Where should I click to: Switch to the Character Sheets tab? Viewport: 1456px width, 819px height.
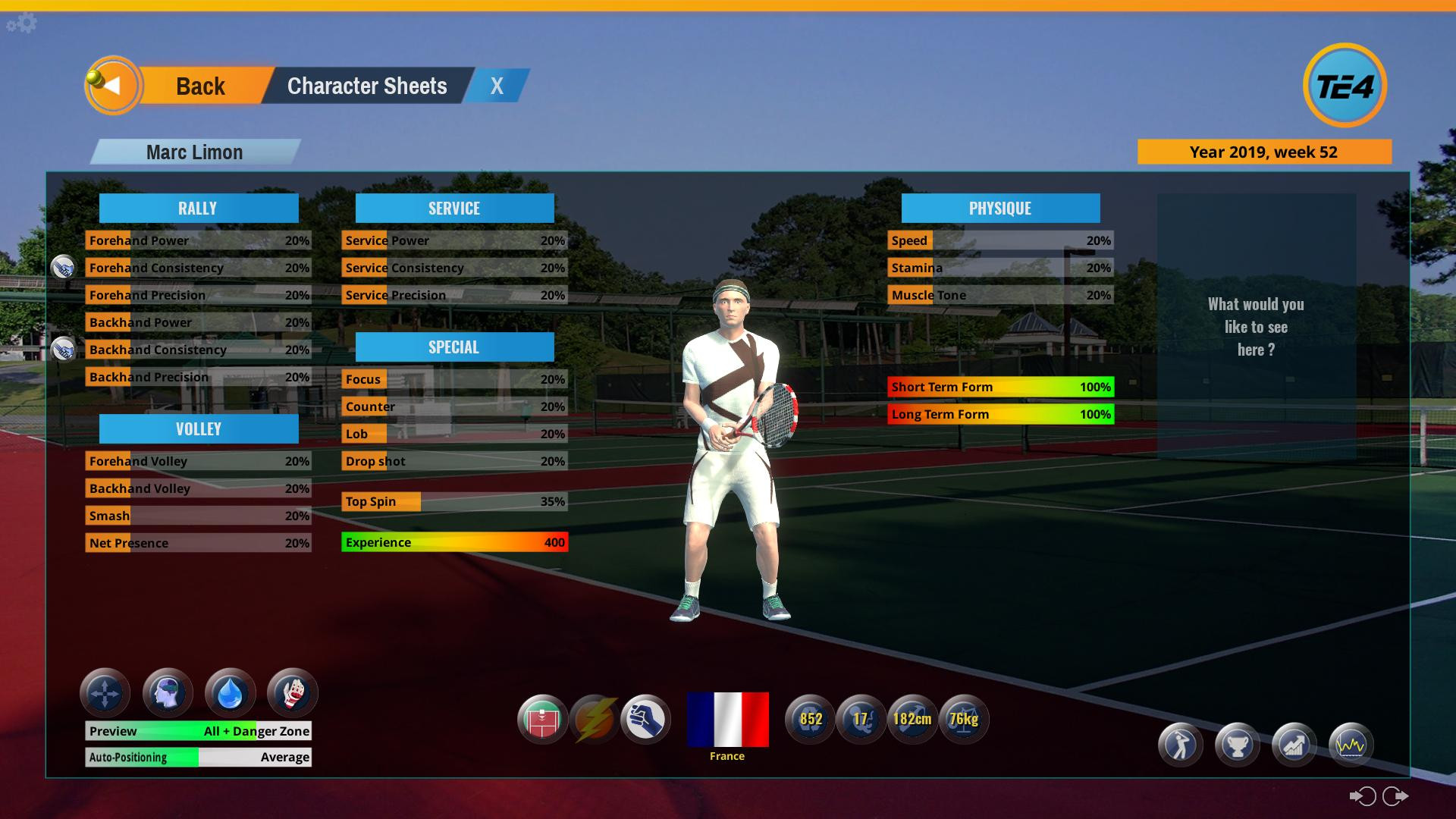pyautogui.click(x=367, y=86)
